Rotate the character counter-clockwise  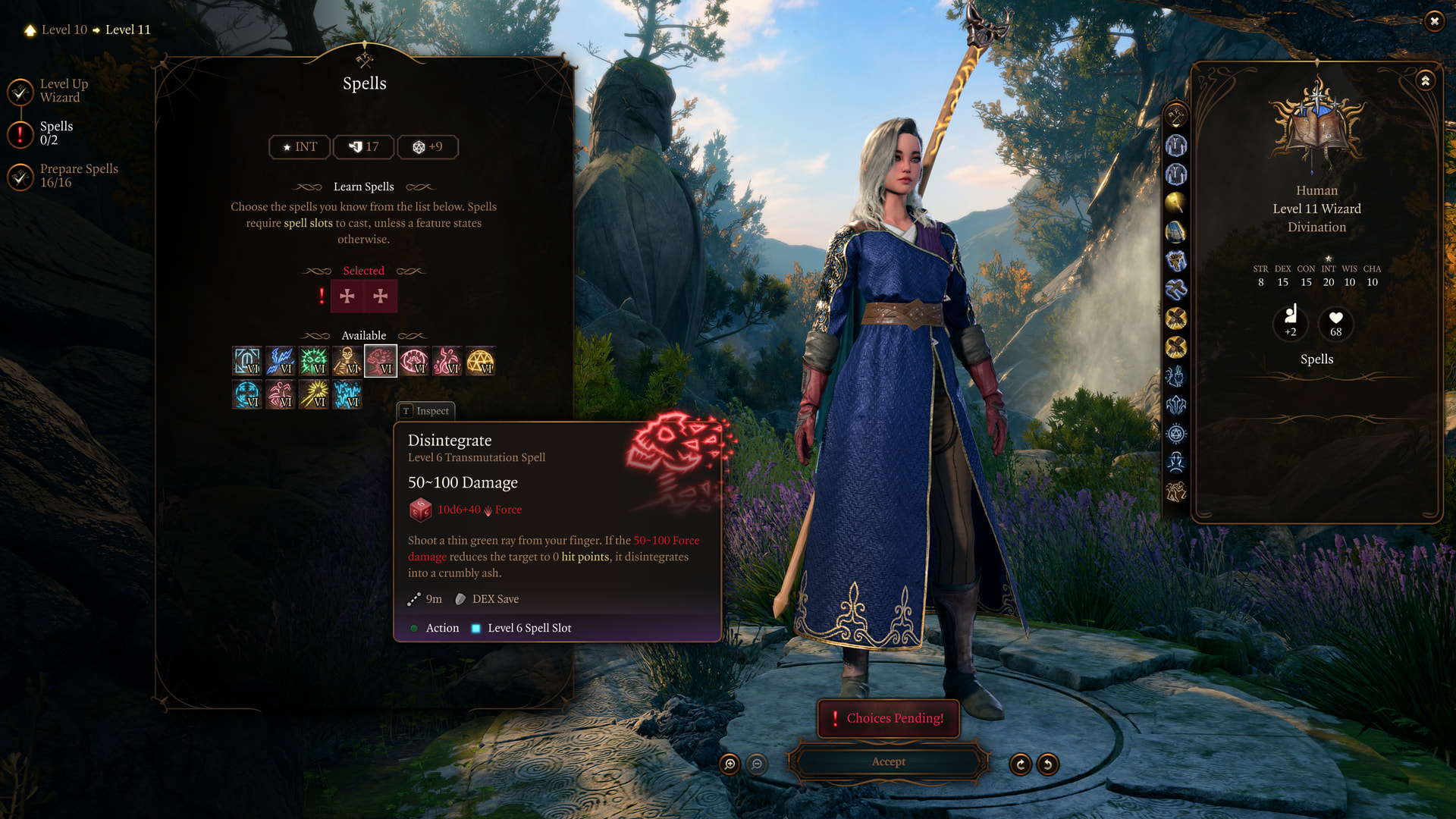(1048, 764)
